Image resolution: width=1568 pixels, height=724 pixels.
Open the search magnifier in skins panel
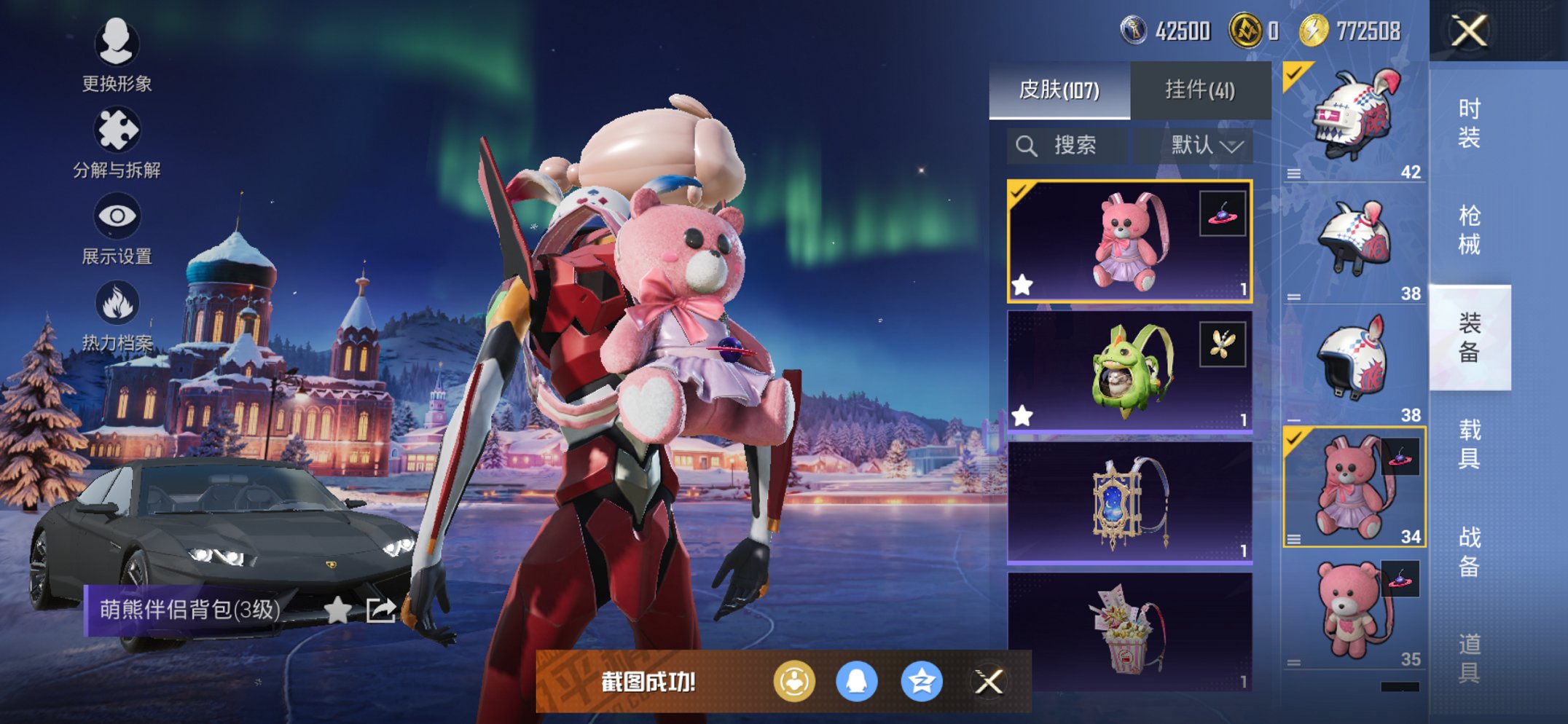point(1028,144)
